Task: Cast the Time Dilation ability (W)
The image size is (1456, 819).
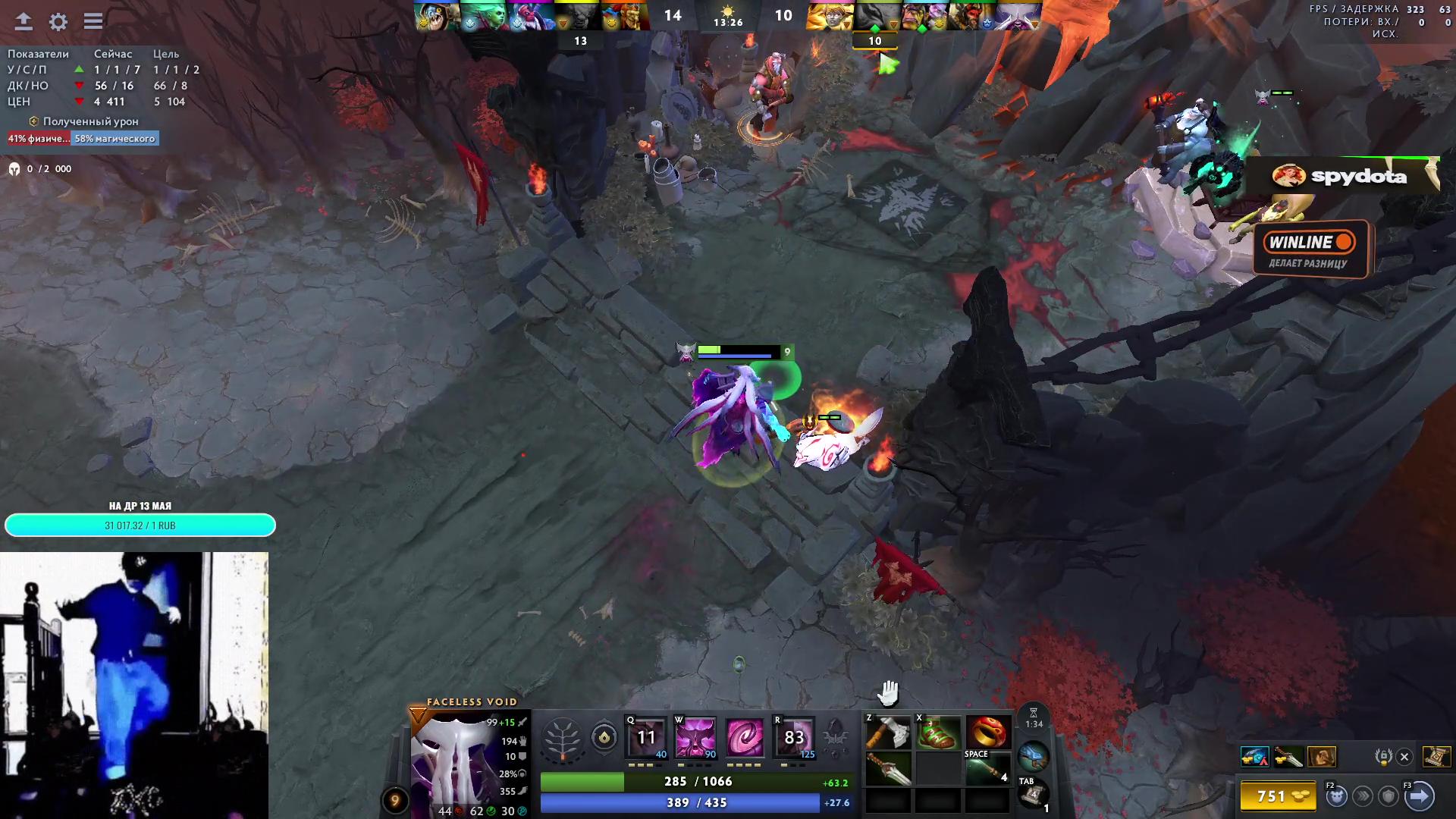Action: pos(695,736)
